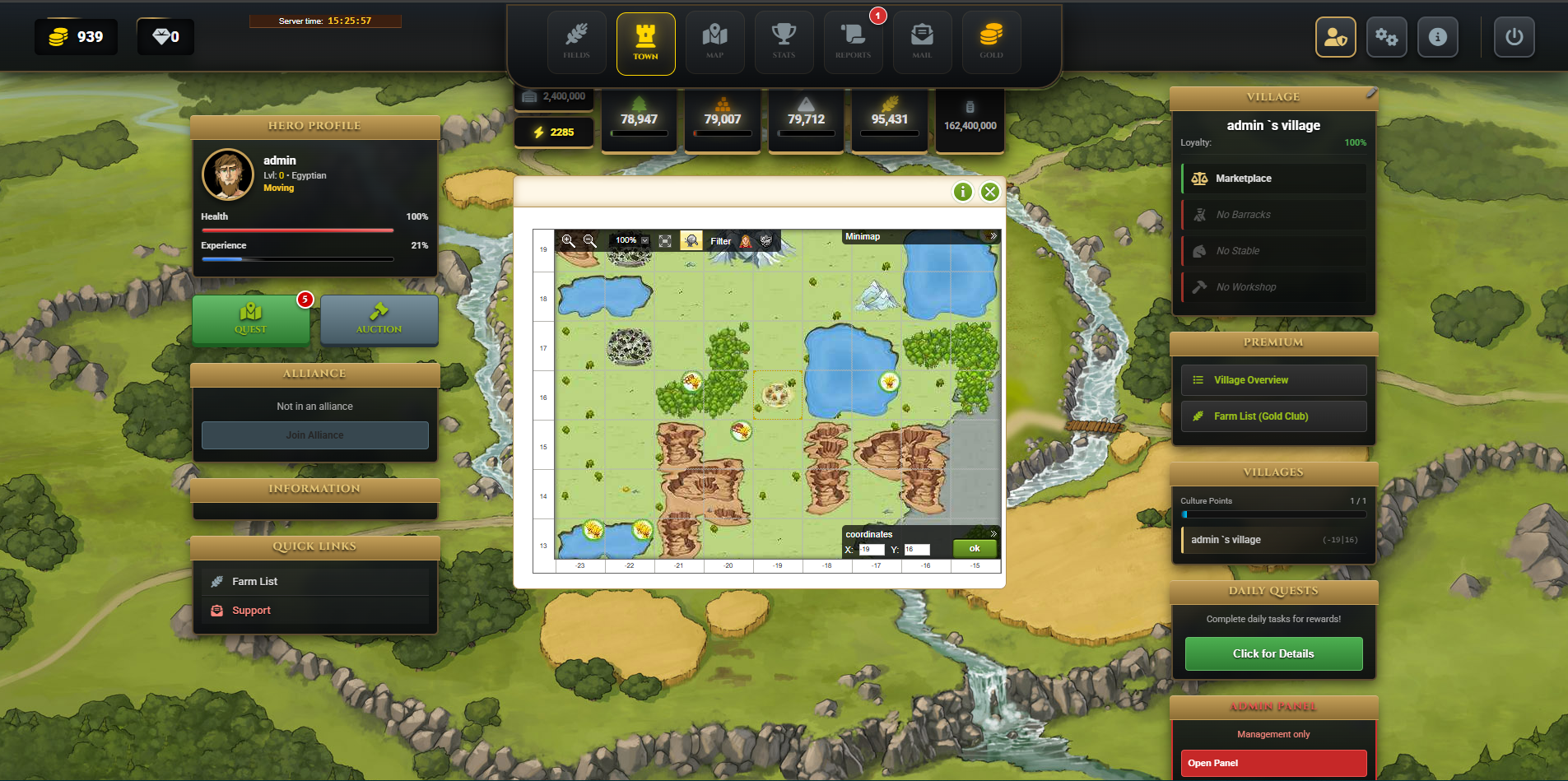Open the Stats trophy icon
The height and width of the screenshot is (781, 1568).
[784, 41]
